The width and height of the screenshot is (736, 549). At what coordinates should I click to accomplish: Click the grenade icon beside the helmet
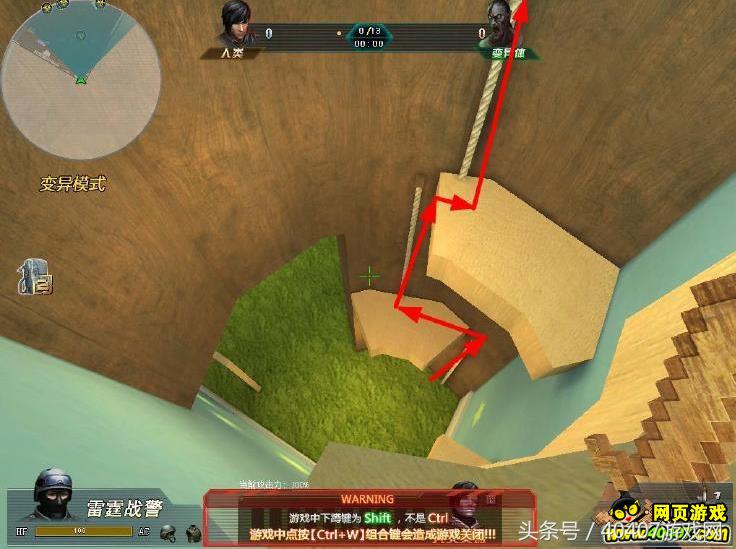pyautogui.click(x=193, y=532)
